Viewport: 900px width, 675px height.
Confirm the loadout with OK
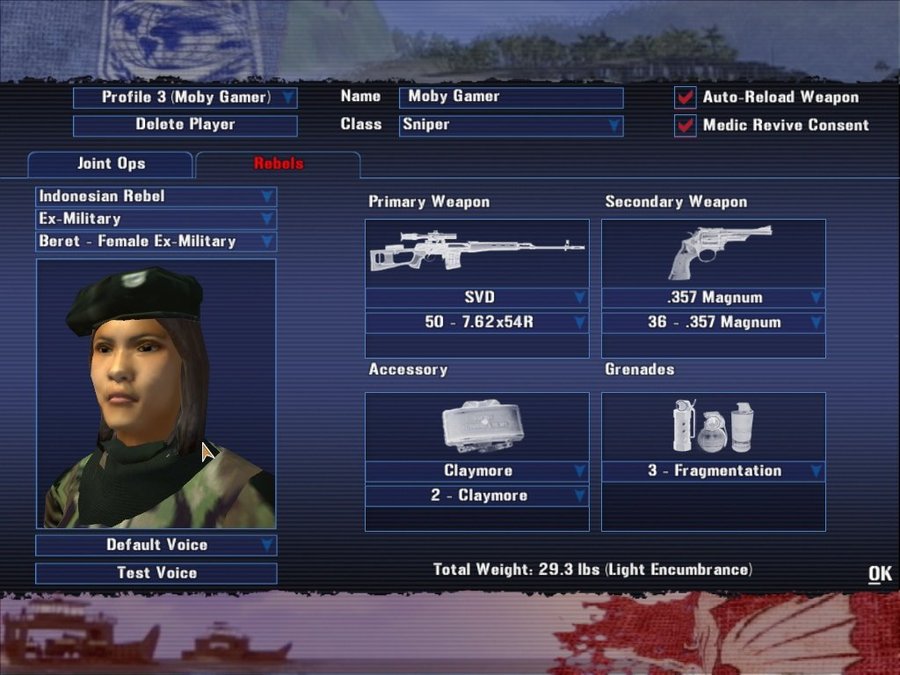(879, 573)
